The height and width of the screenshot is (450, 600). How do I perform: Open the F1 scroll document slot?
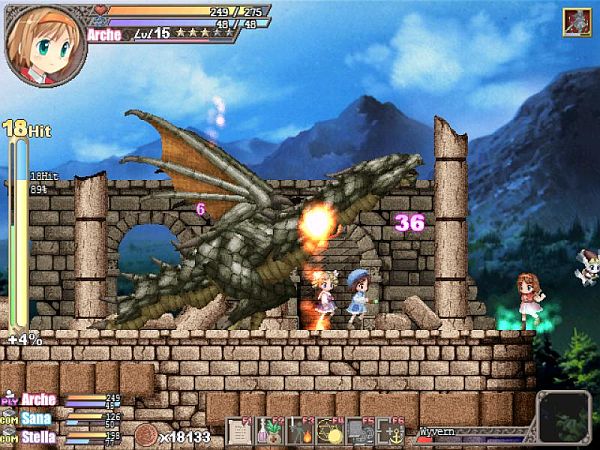pos(239,431)
